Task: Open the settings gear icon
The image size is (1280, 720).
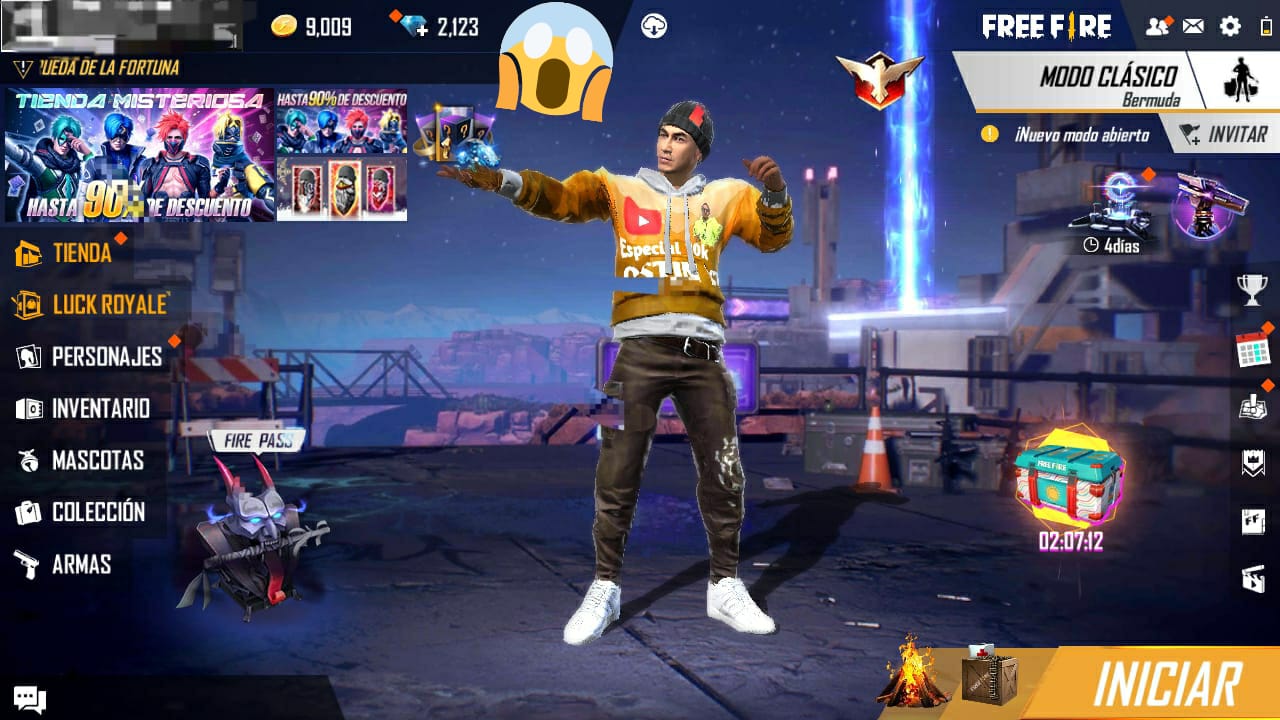Action: point(1230,27)
